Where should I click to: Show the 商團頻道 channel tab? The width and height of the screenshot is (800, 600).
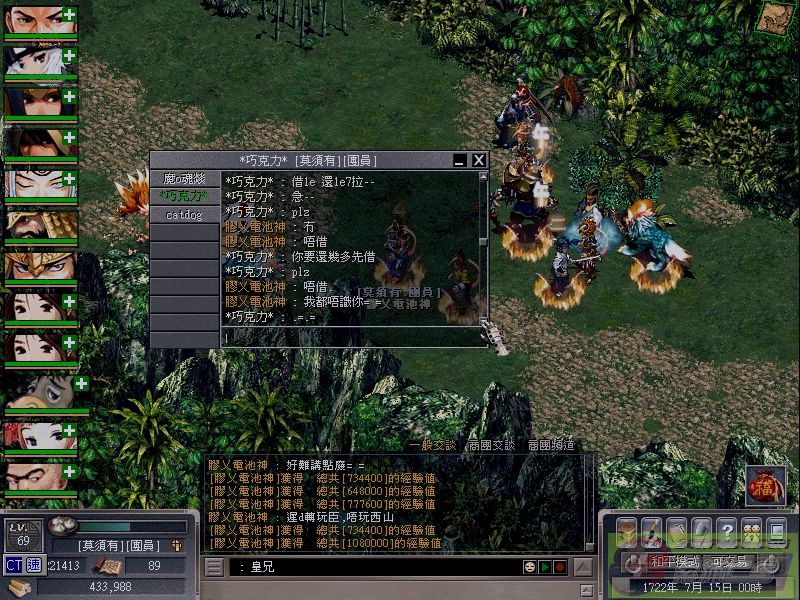tap(551, 446)
